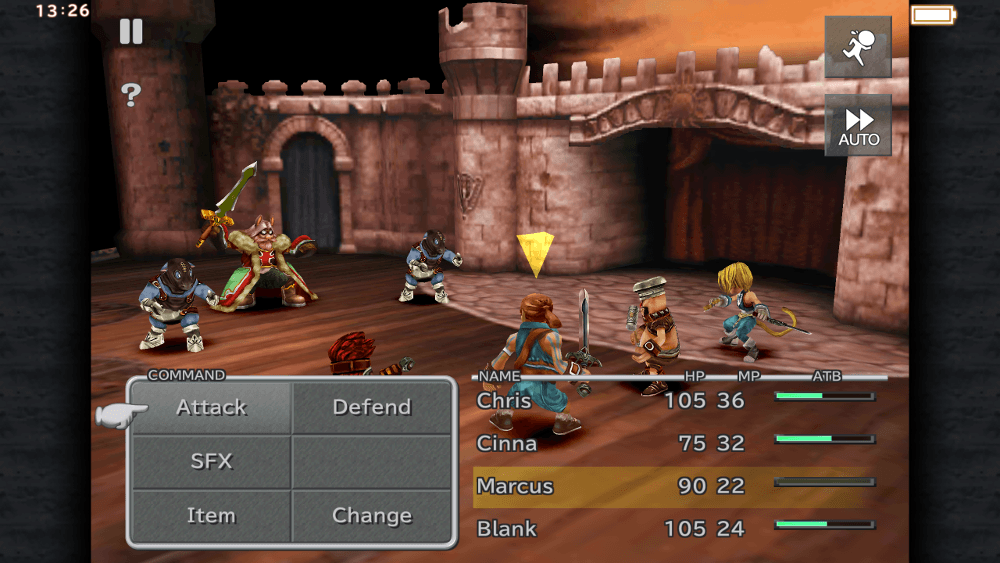
Task: Open the SFX command
Action: pos(211,462)
